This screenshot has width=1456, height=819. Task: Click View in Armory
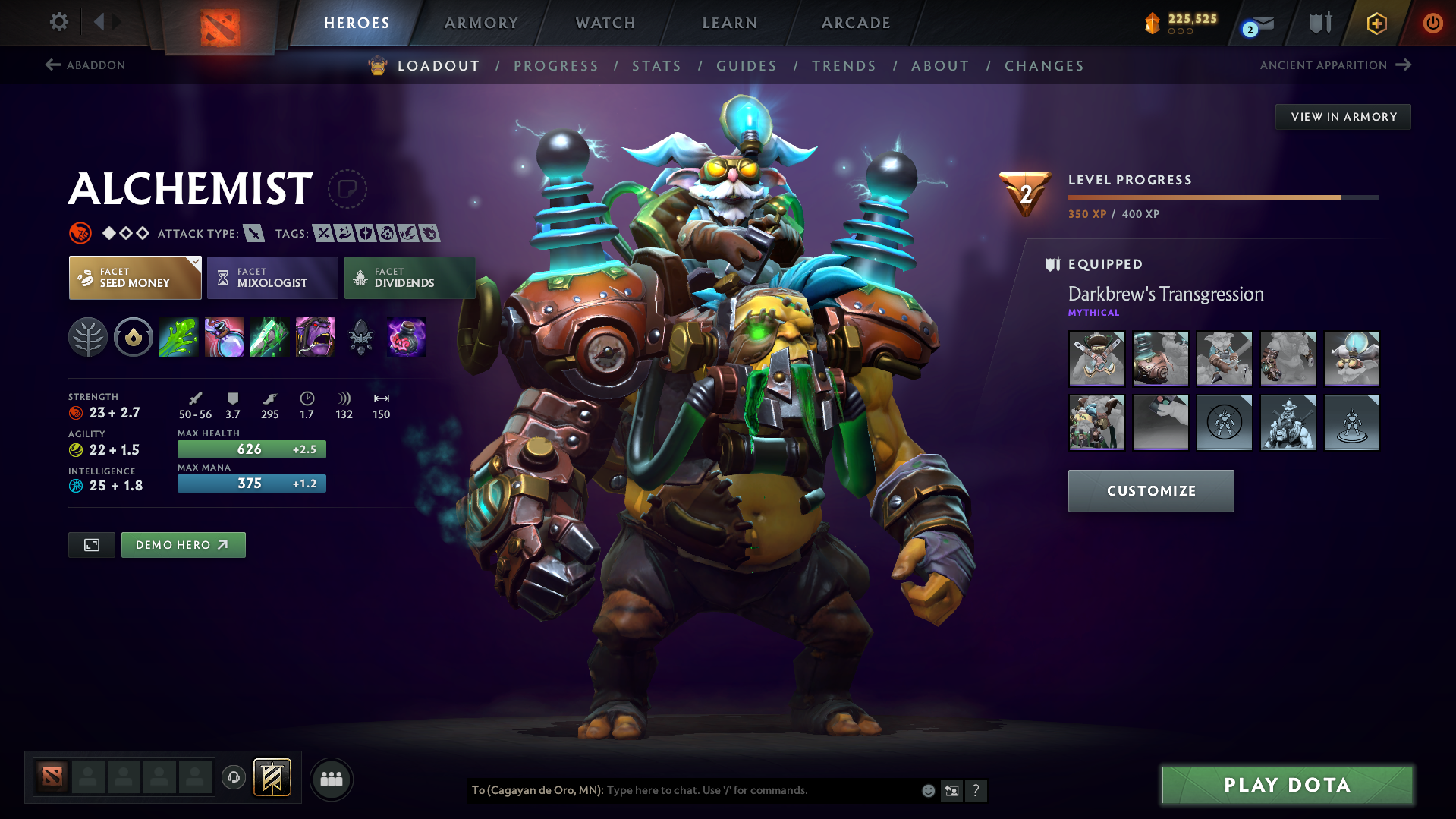coord(1343,117)
